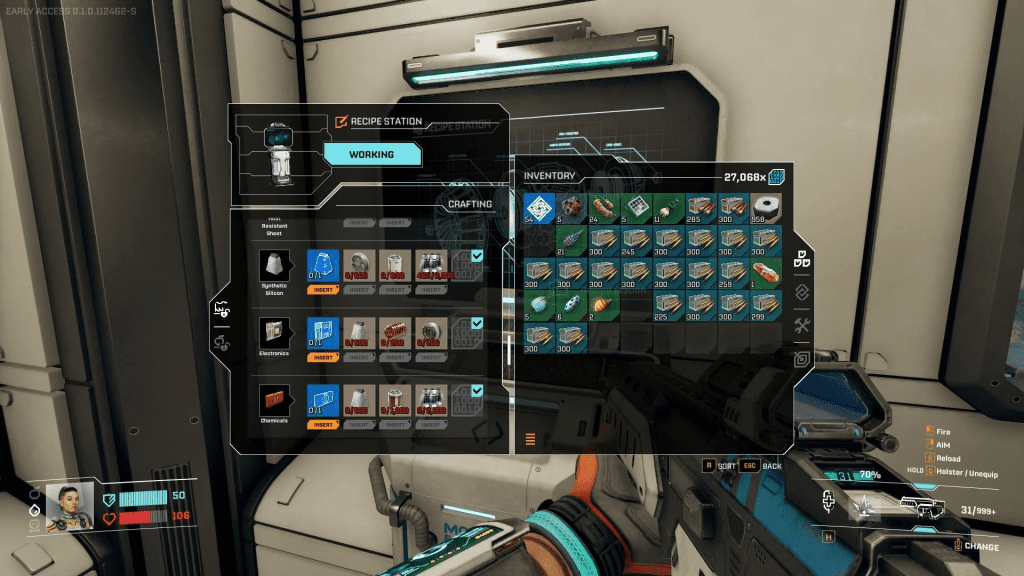
Task: Select the ammo stack showing 259
Action: 733,274
